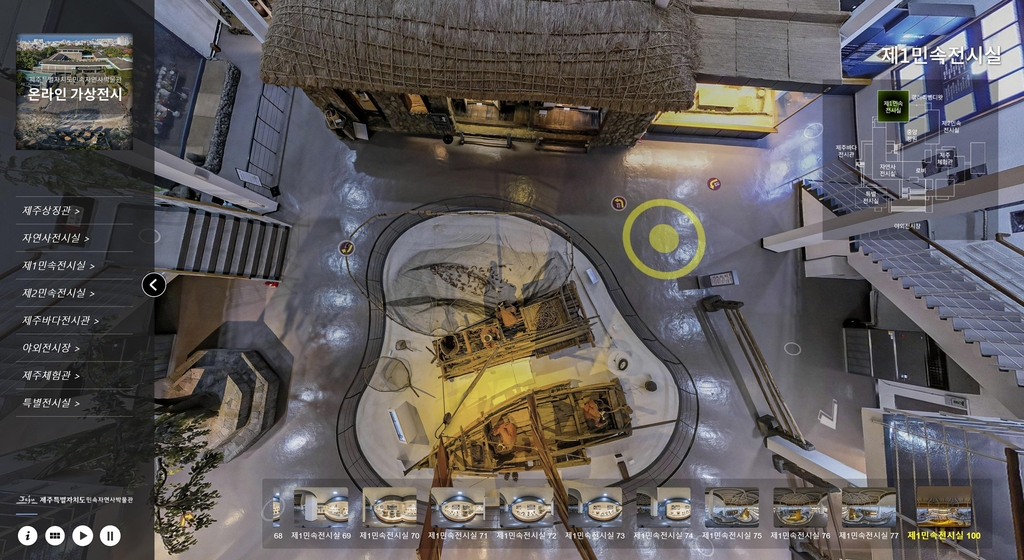Screen dimensions: 1024x560
Task: Toggle the thumbnail grid button
Action: [55, 536]
